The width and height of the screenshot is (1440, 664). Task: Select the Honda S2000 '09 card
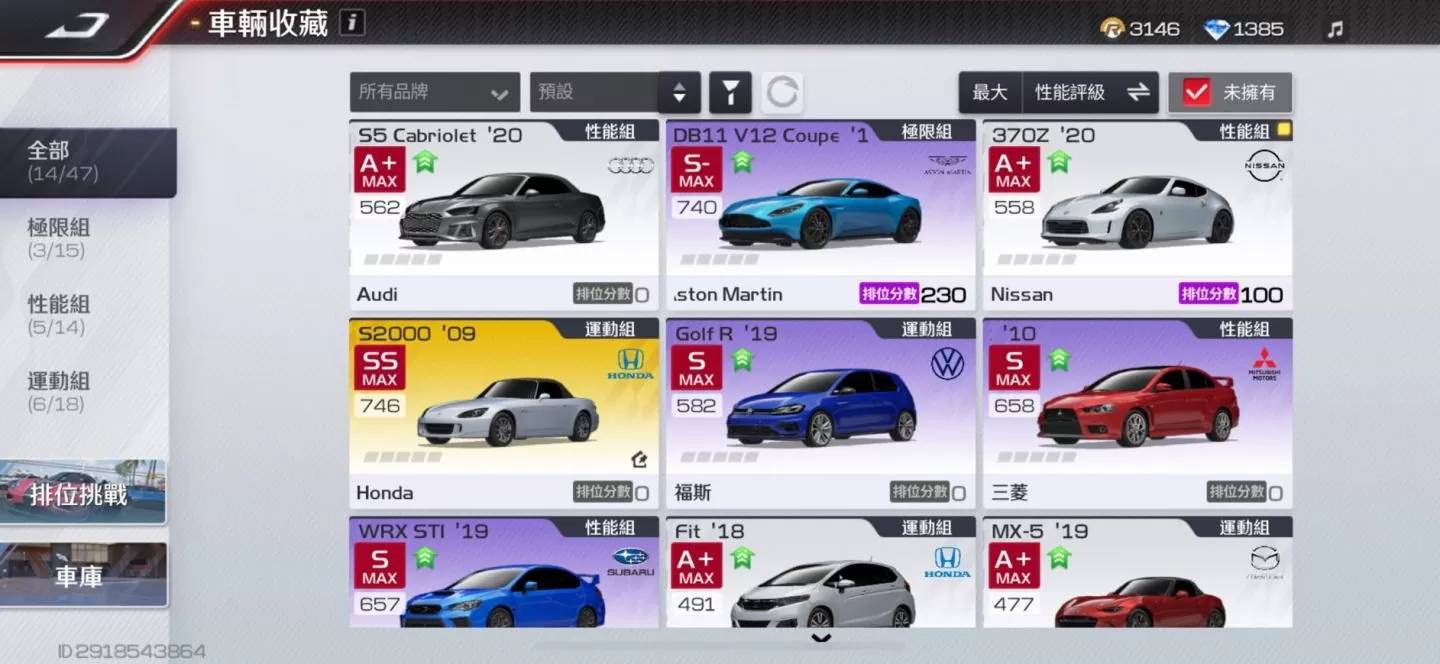pos(503,413)
